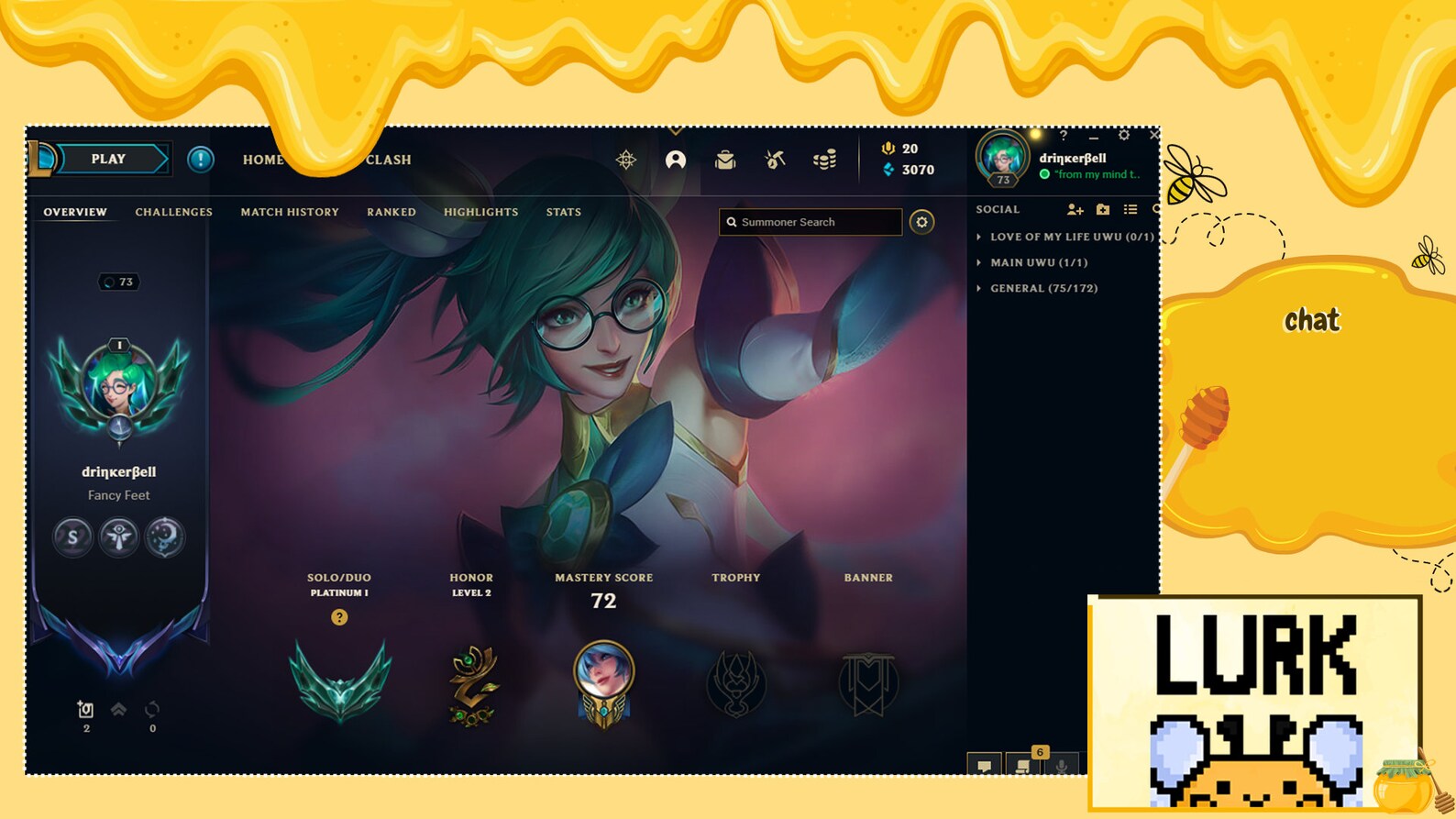Viewport: 1456px width, 819px height.
Task: Open the friends list view icon
Action: (1131, 209)
